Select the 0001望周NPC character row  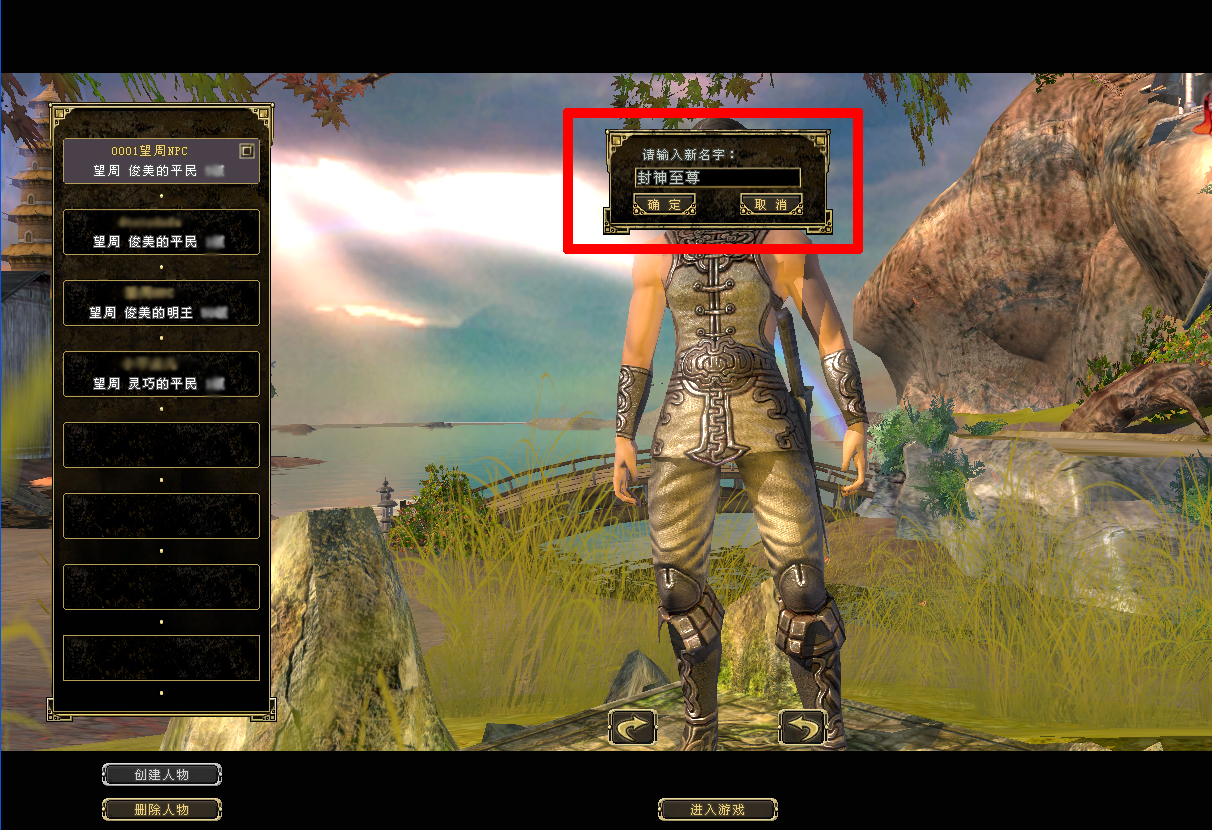[150, 161]
